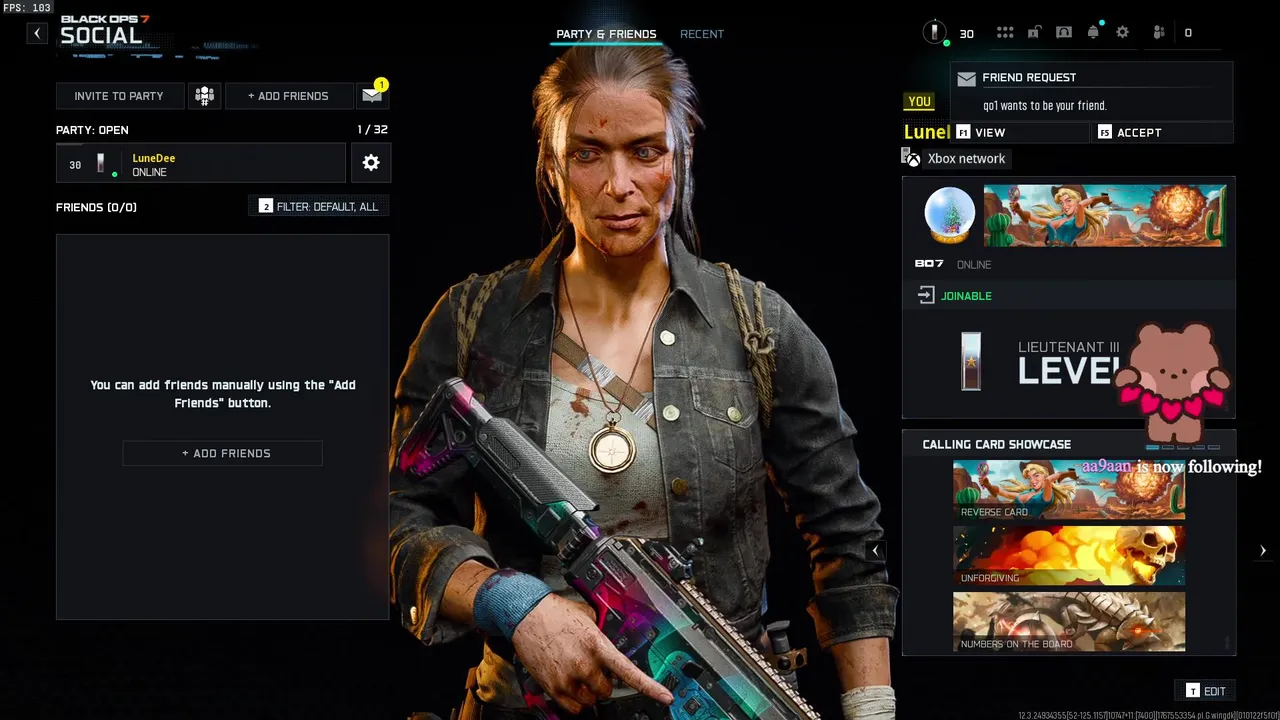The image size is (1280, 720).
Task: Open party settings gear beside LuneDee
Action: point(371,163)
